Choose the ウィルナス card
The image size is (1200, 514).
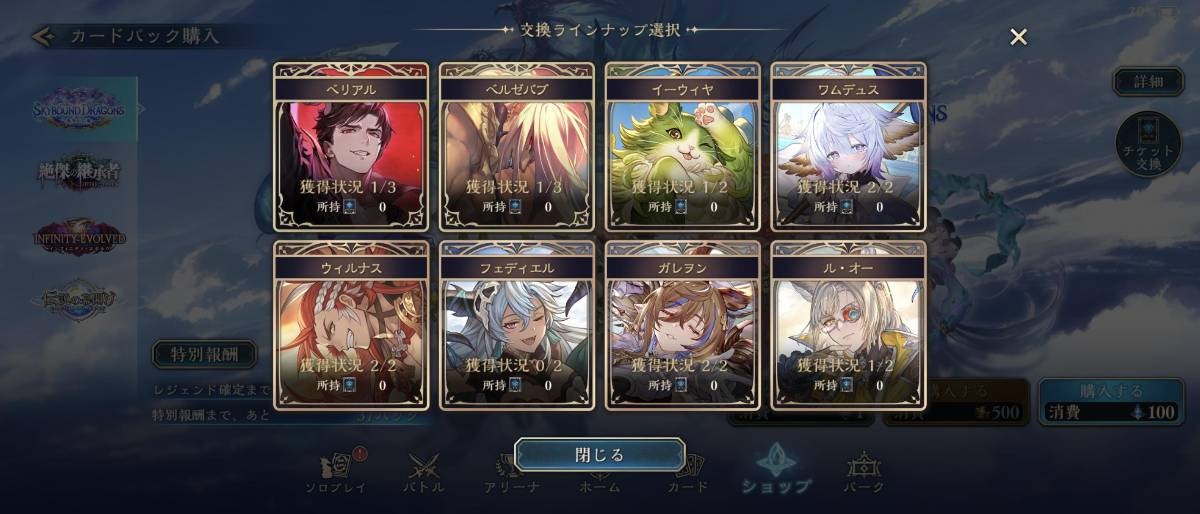tap(351, 325)
